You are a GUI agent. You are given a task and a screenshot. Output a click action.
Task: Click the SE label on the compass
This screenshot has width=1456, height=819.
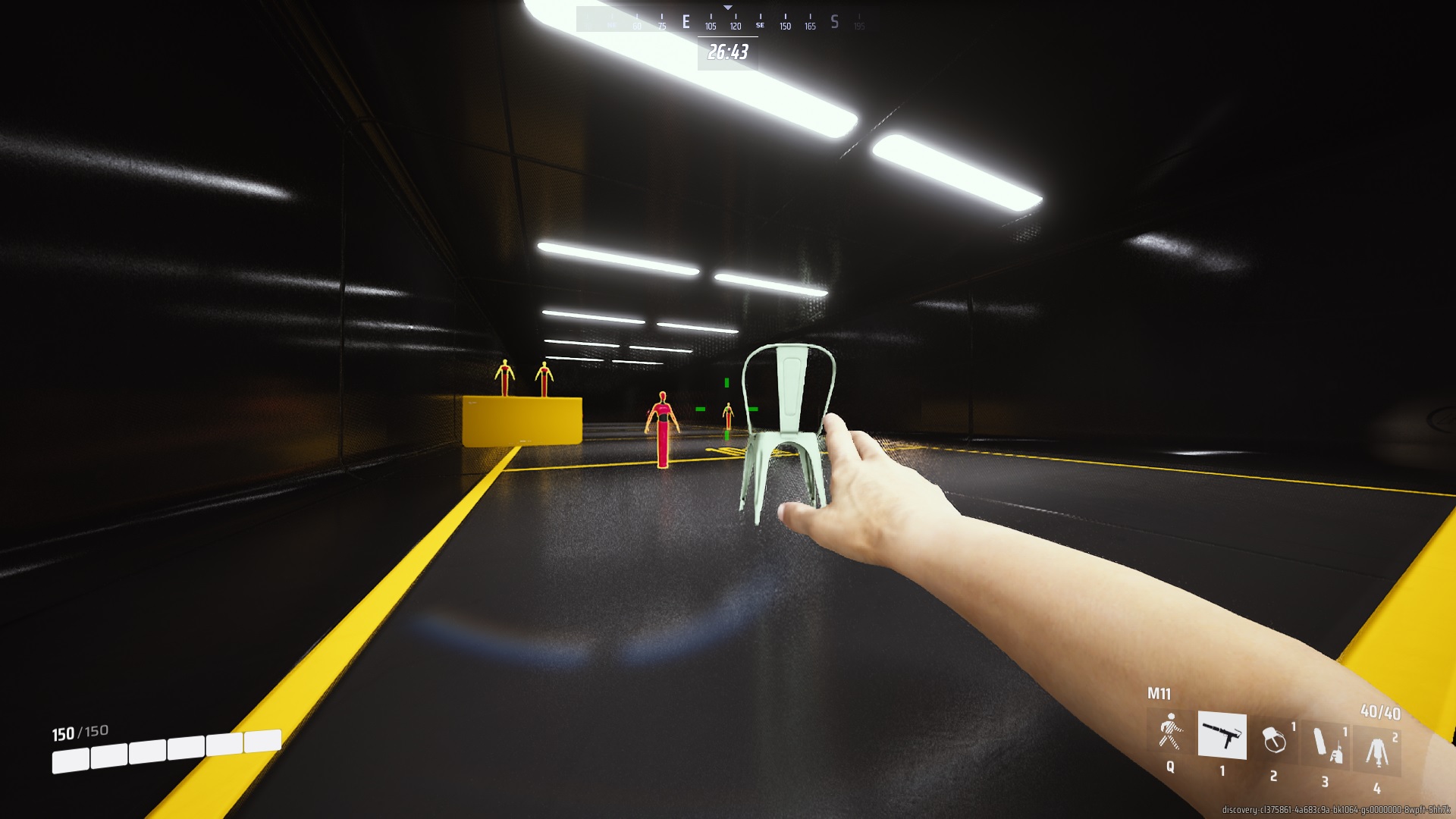(760, 25)
